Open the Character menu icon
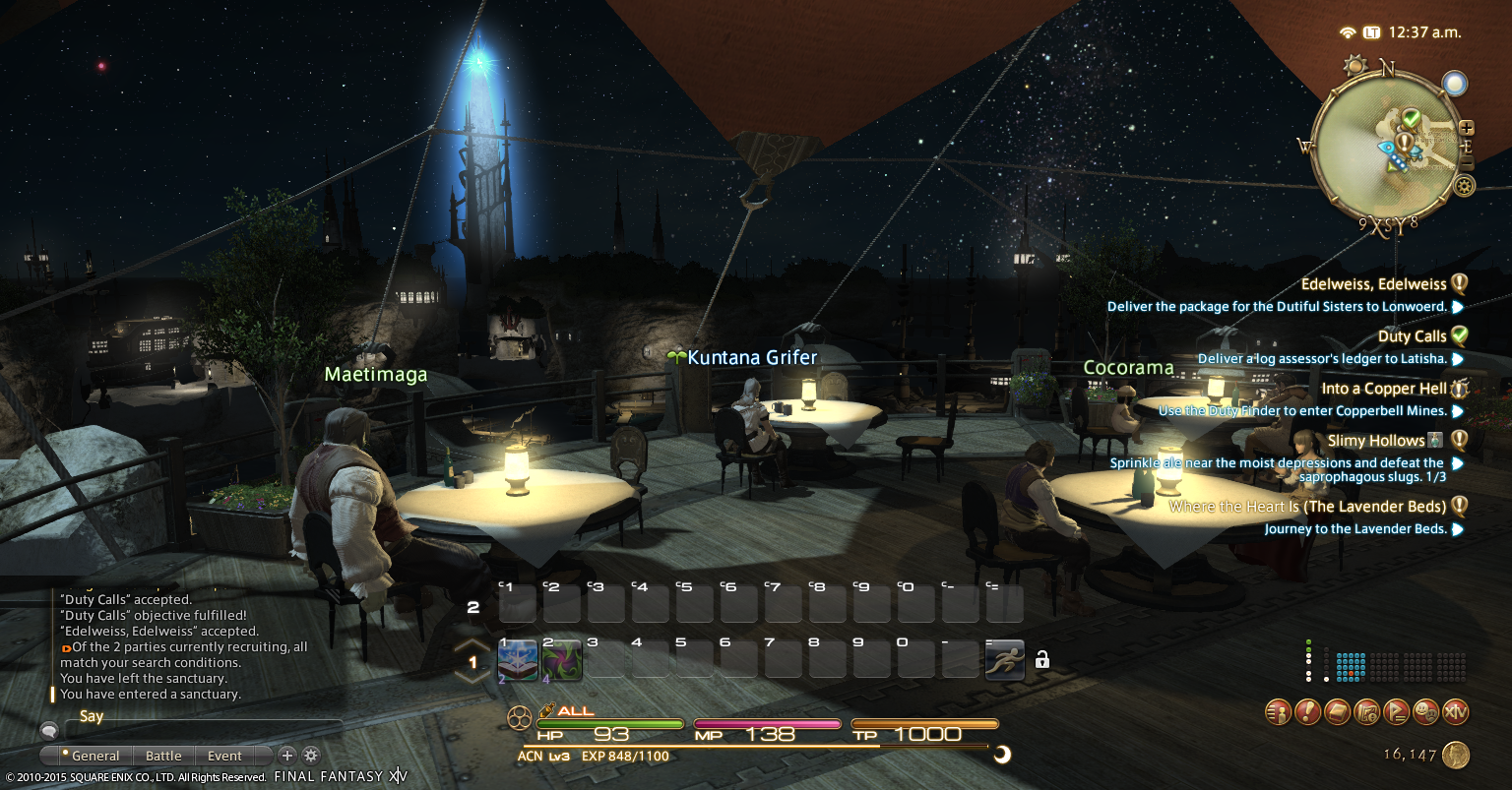 pyautogui.click(x=1278, y=711)
